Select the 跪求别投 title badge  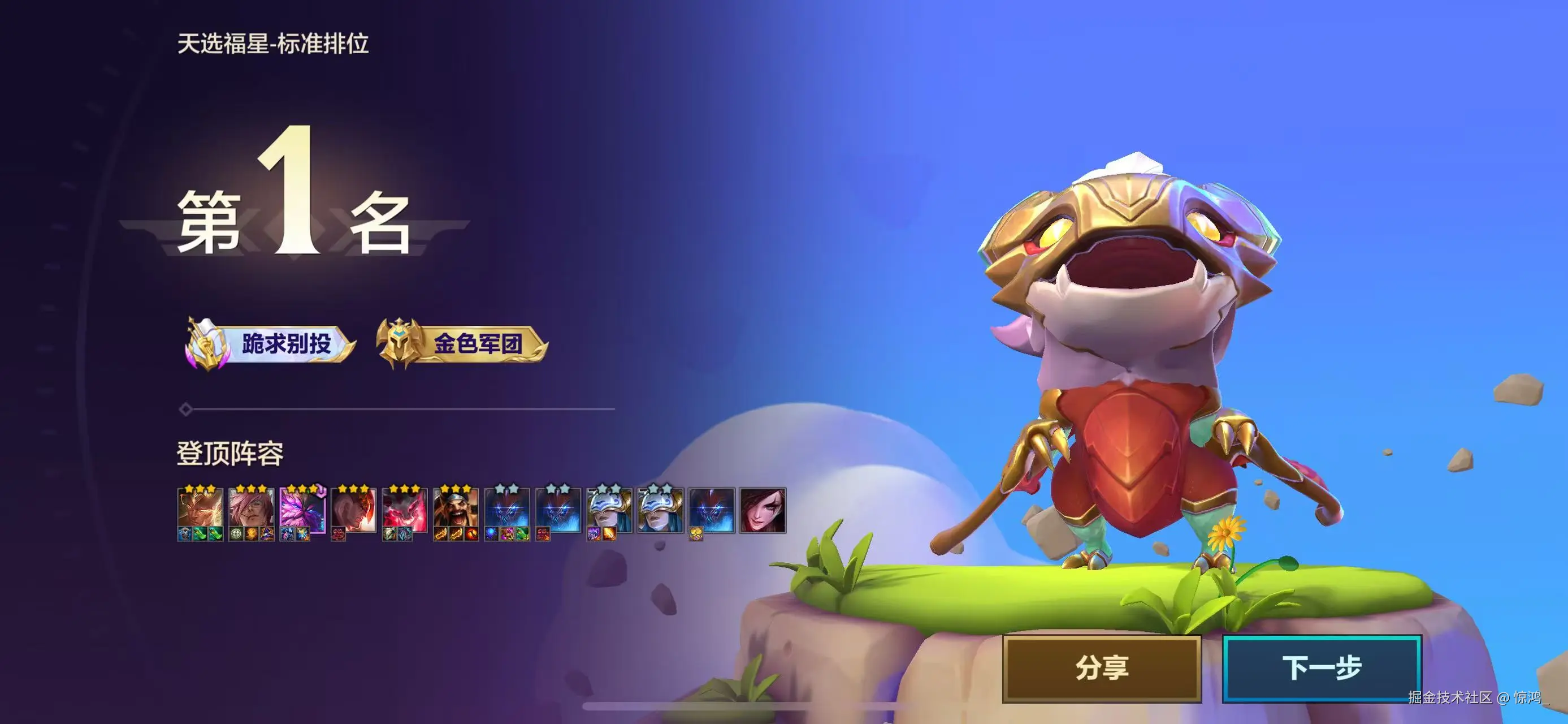[x=270, y=344]
